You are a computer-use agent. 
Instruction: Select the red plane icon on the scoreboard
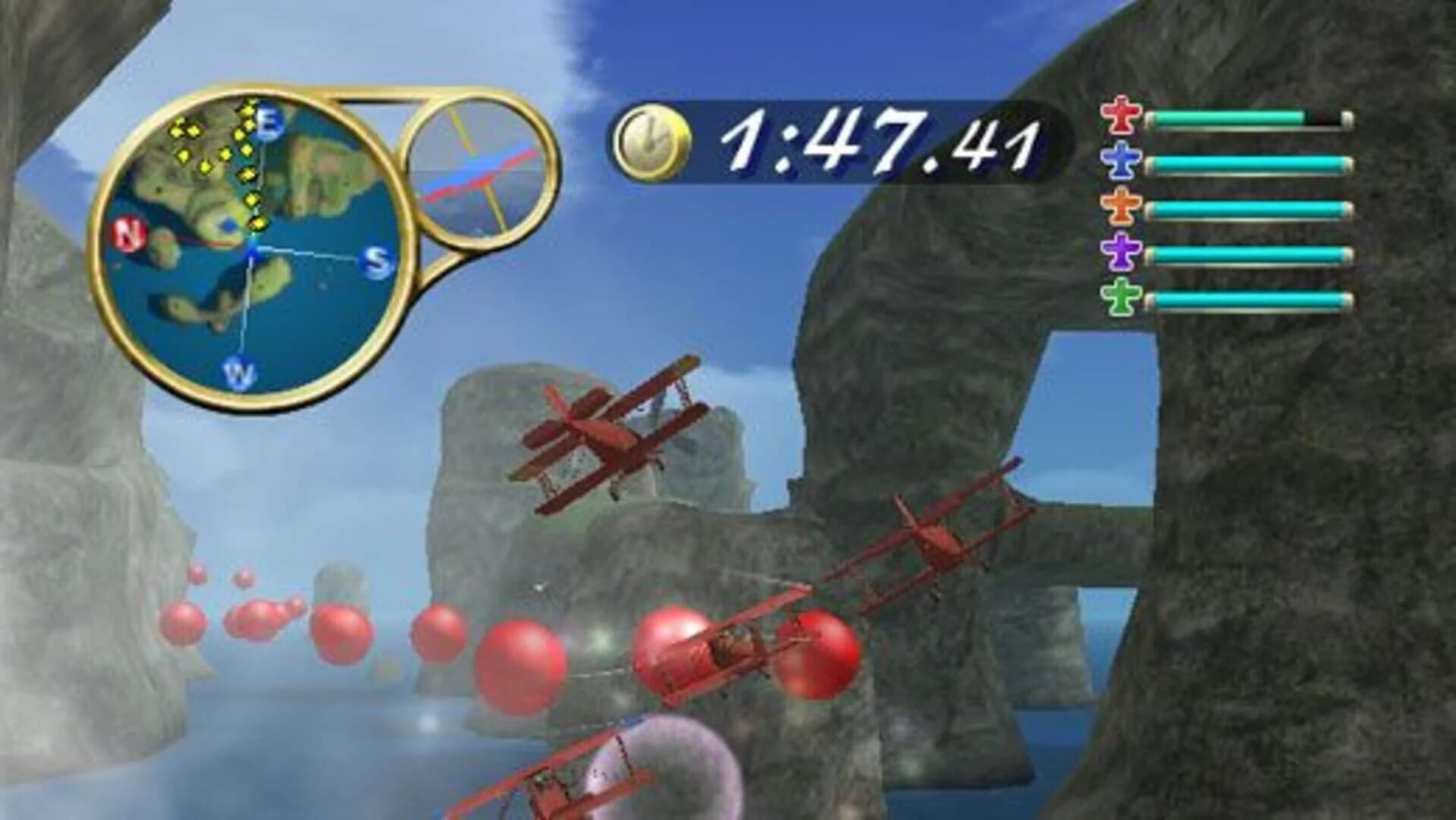point(1122,115)
